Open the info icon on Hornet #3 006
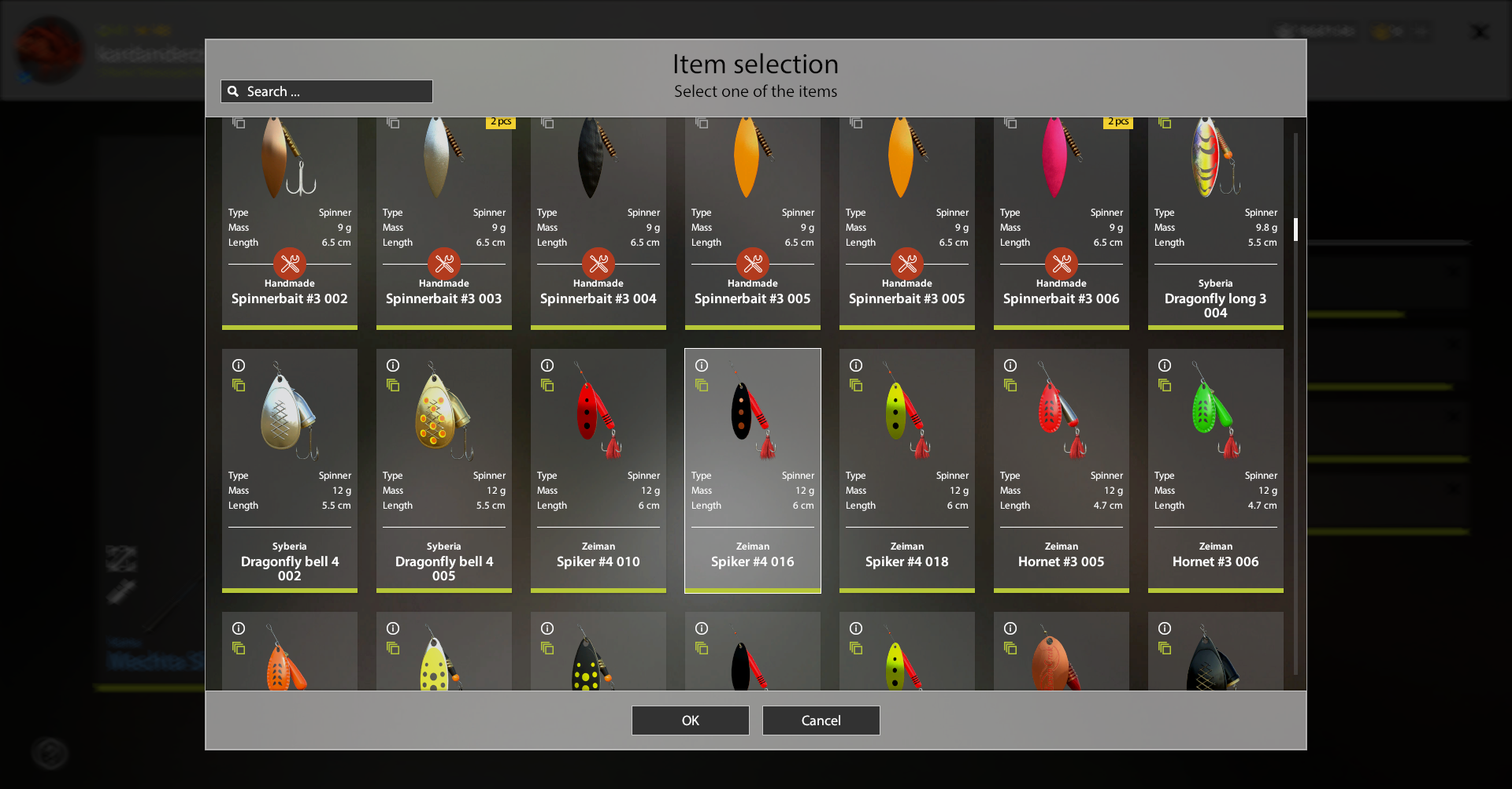Image resolution: width=1512 pixels, height=789 pixels. click(1165, 365)
